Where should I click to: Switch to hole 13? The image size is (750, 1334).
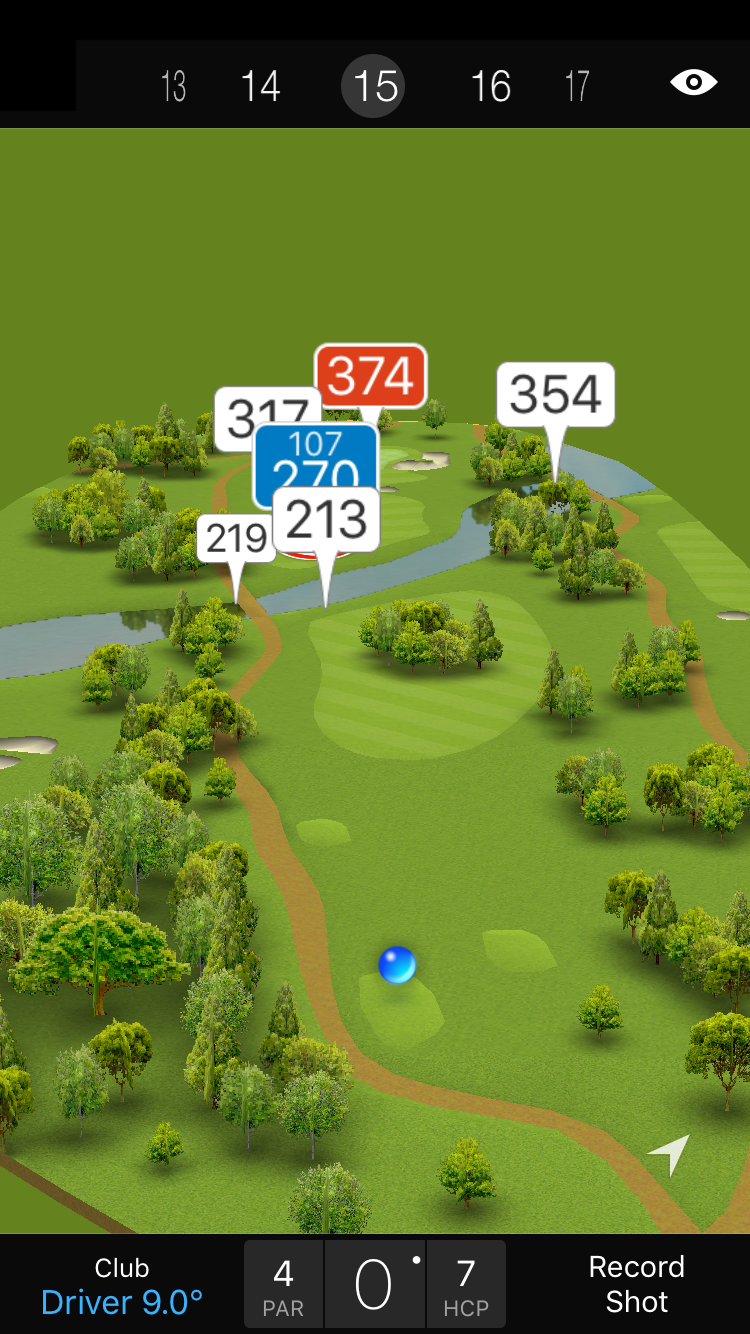click(174, 87)
